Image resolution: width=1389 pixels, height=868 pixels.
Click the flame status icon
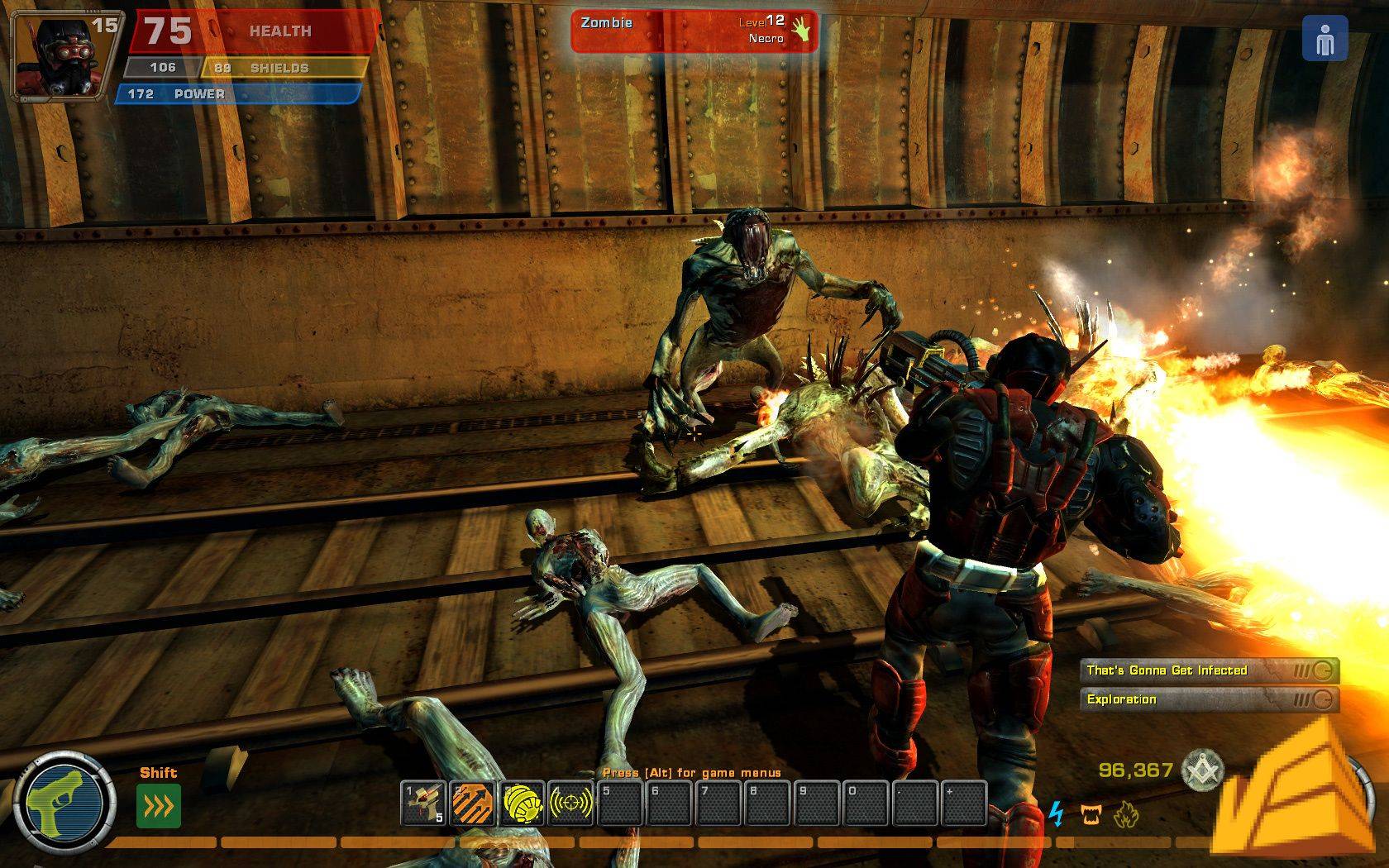click(1125, 816)
